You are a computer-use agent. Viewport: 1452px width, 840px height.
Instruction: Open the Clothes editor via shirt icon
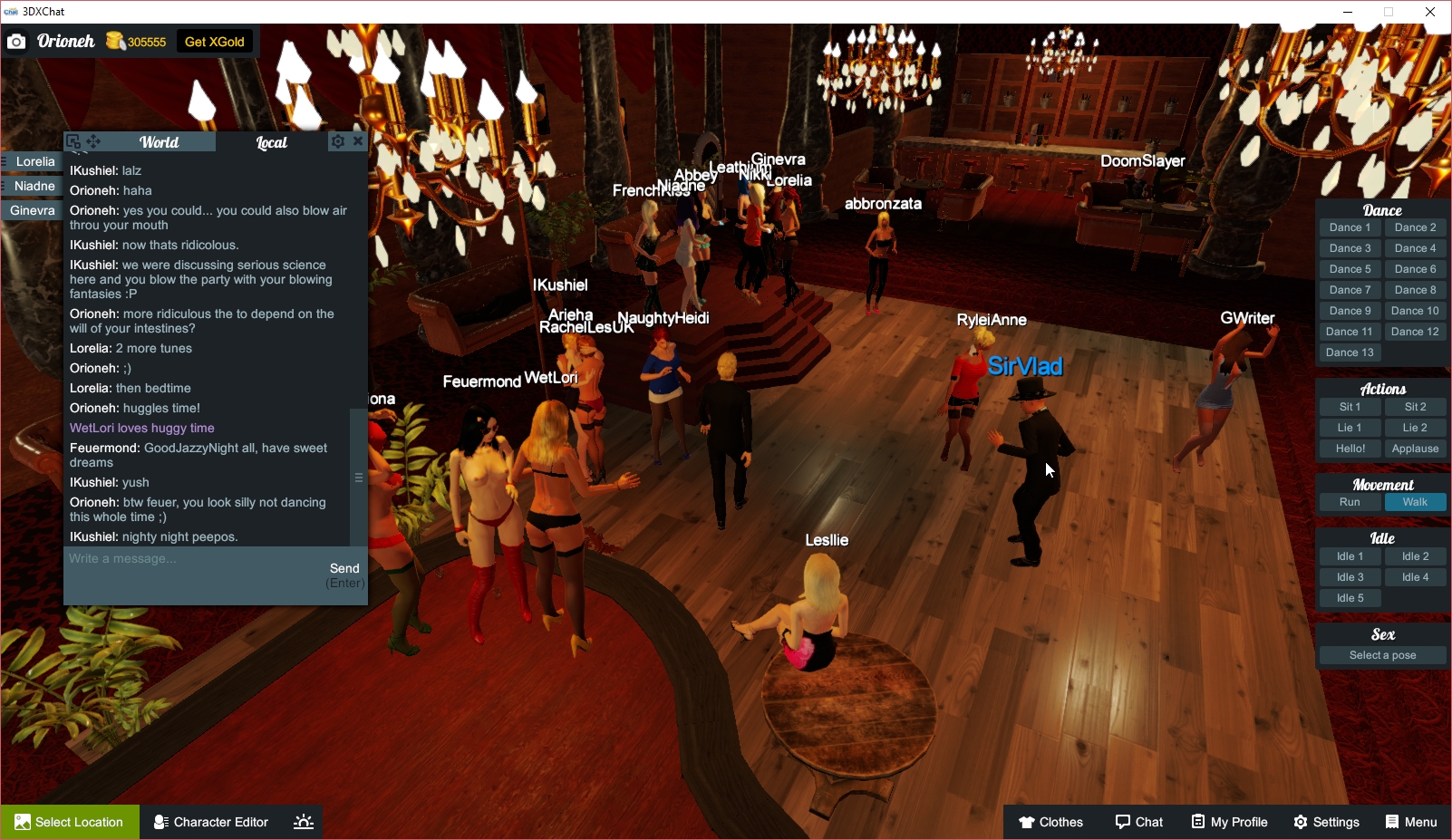point(1028,822)
